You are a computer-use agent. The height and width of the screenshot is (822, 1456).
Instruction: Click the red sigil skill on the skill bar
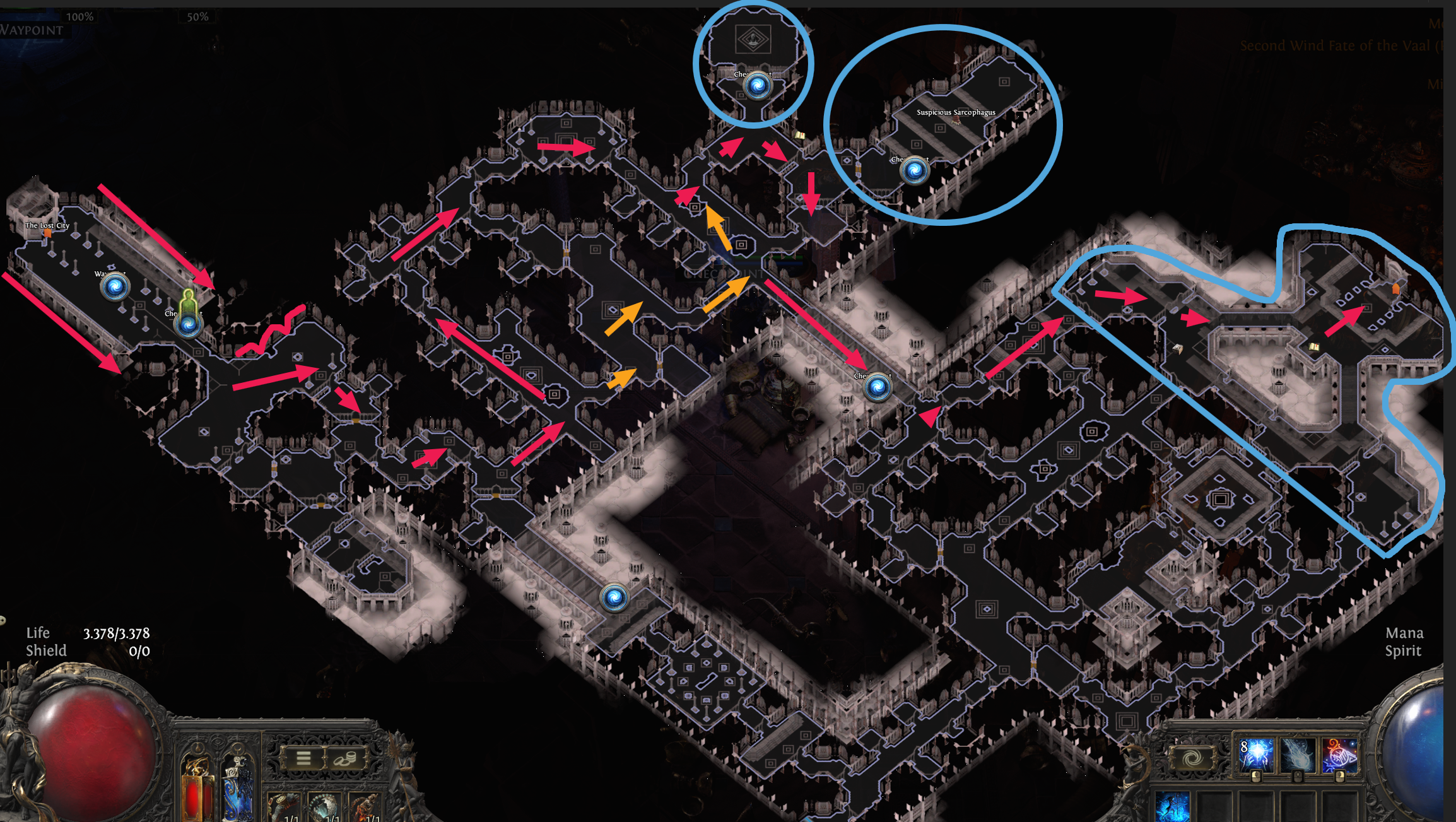(x=1339, y=755)
